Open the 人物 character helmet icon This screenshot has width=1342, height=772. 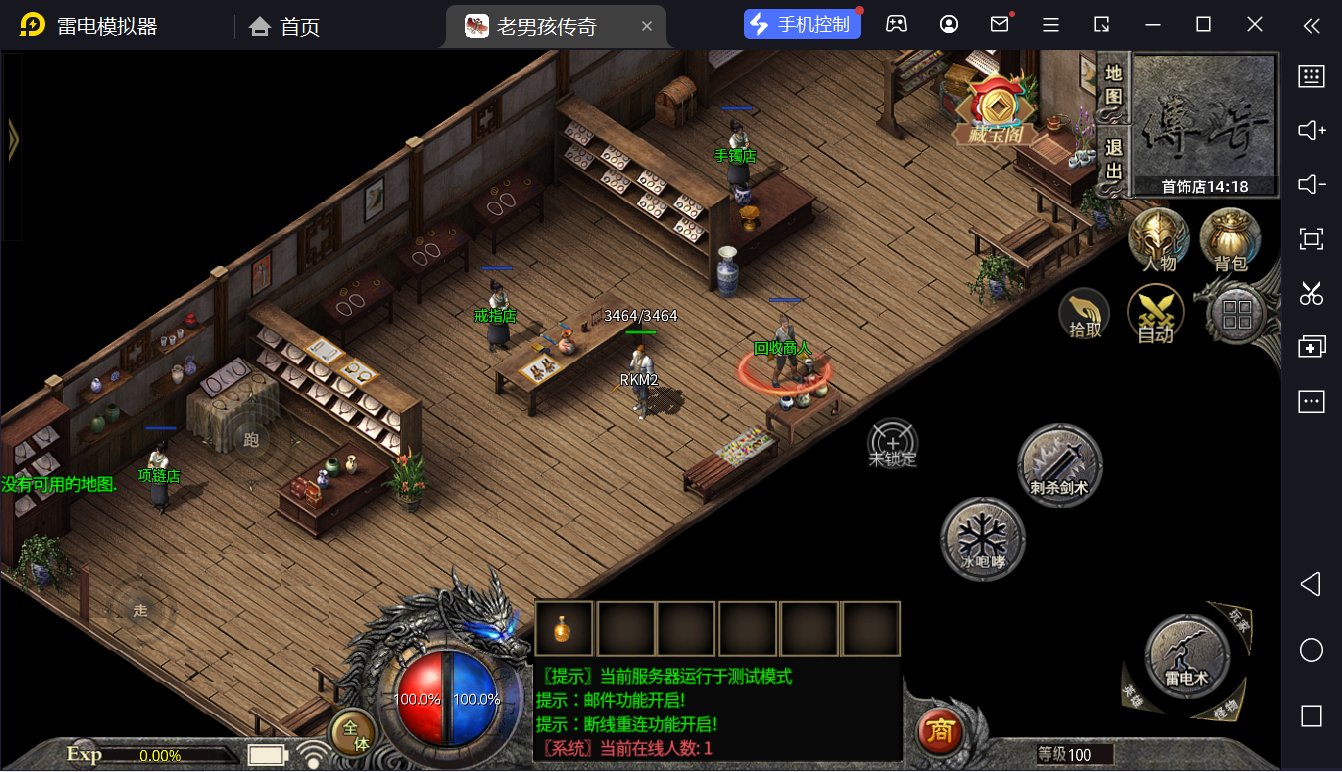(1158, 240)
